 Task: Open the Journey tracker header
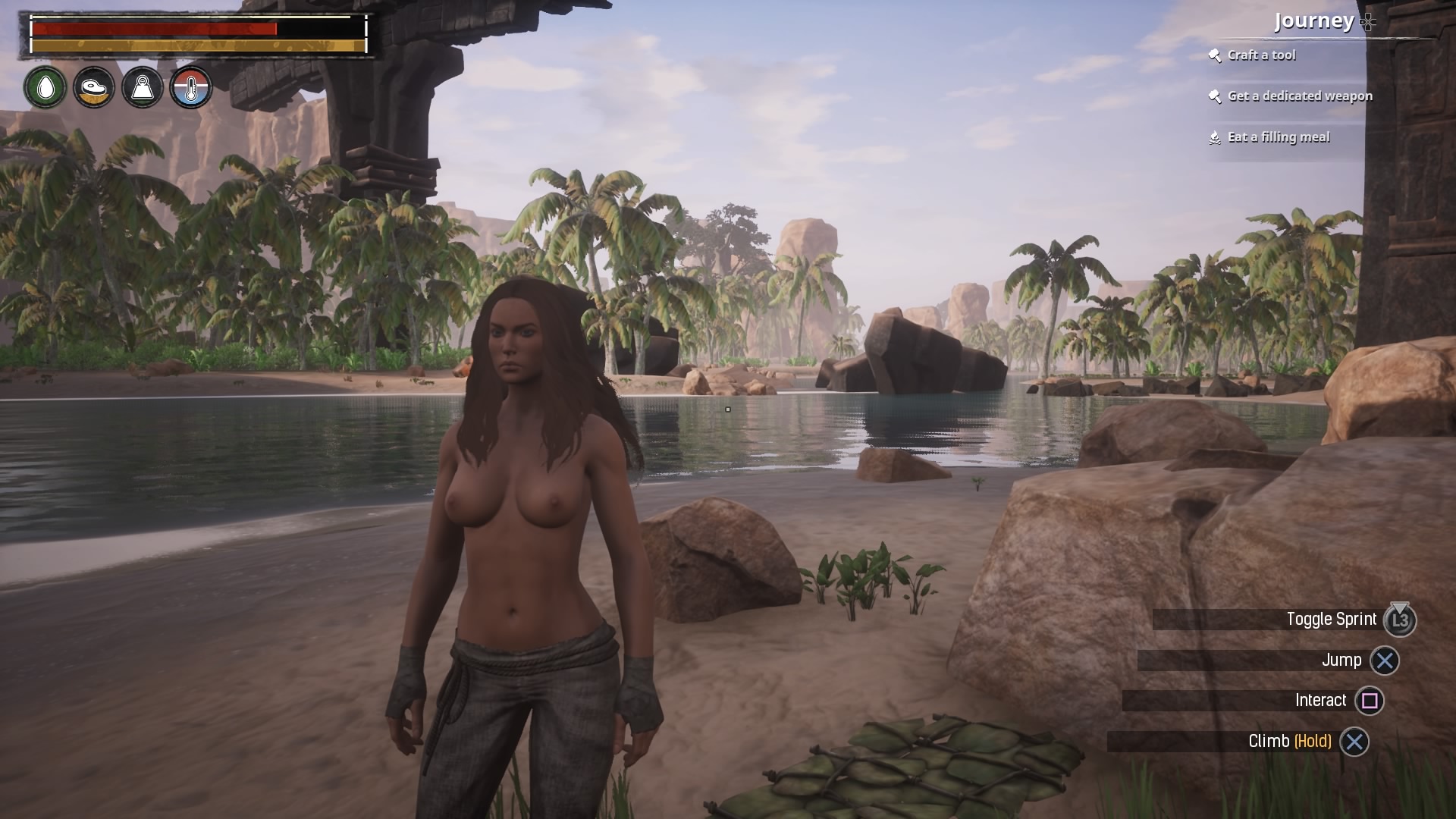(x=1315, y=21)
